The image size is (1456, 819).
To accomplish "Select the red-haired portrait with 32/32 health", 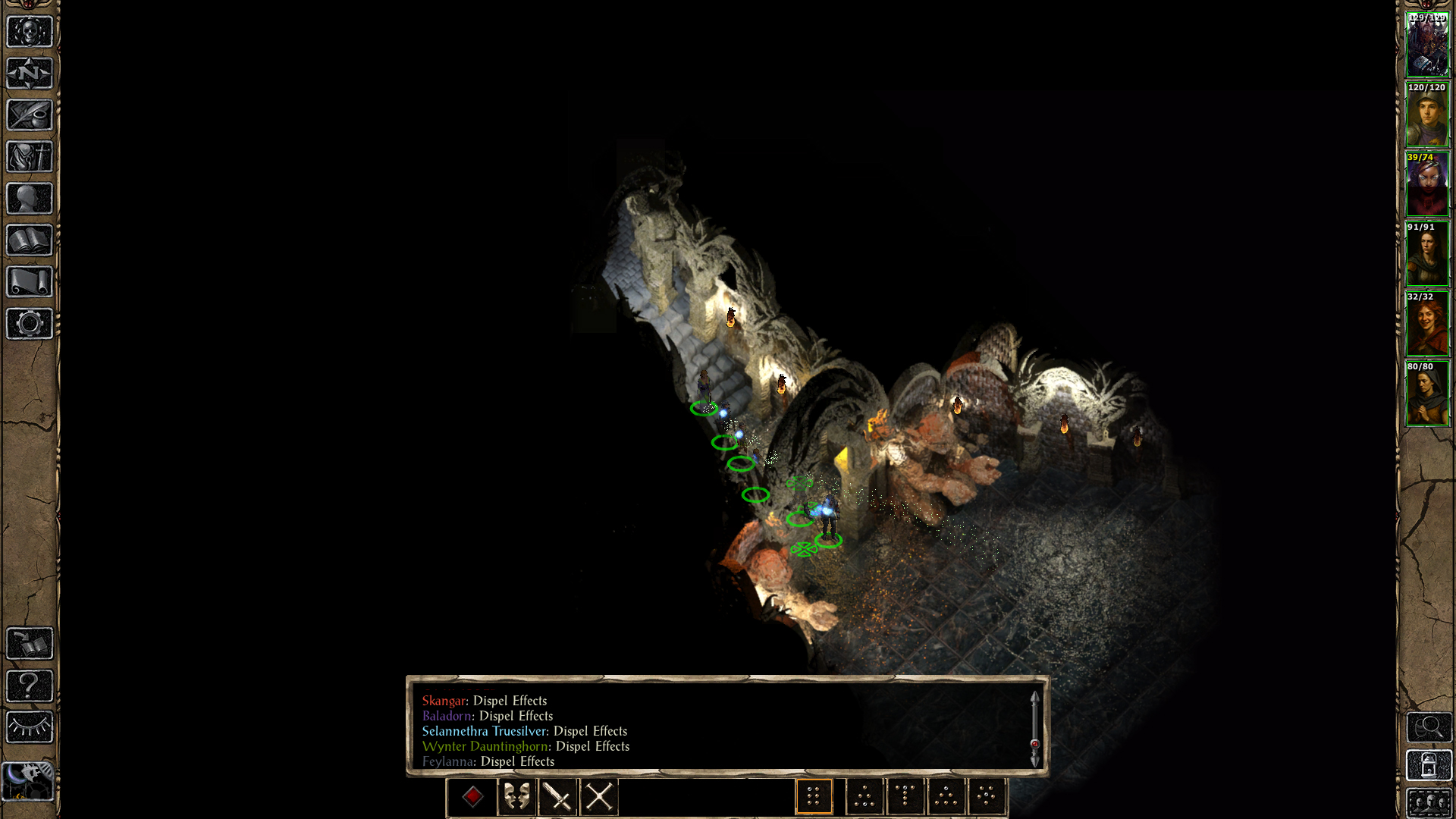I will click(x=1427, y=324).
